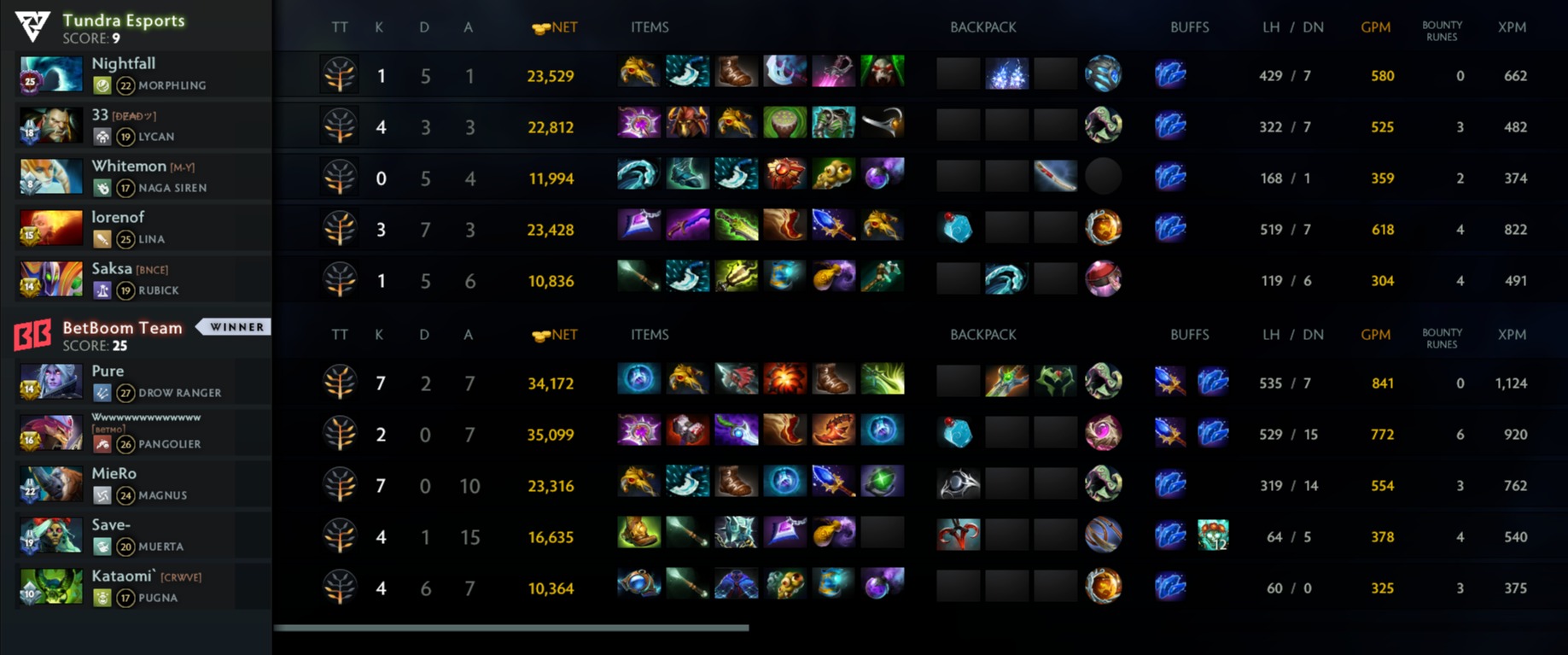This screenshot has height=655, width=1568.
Task: Select Saksa's Rubick player row
Action: pyautogui.click(x=137, y=279)
